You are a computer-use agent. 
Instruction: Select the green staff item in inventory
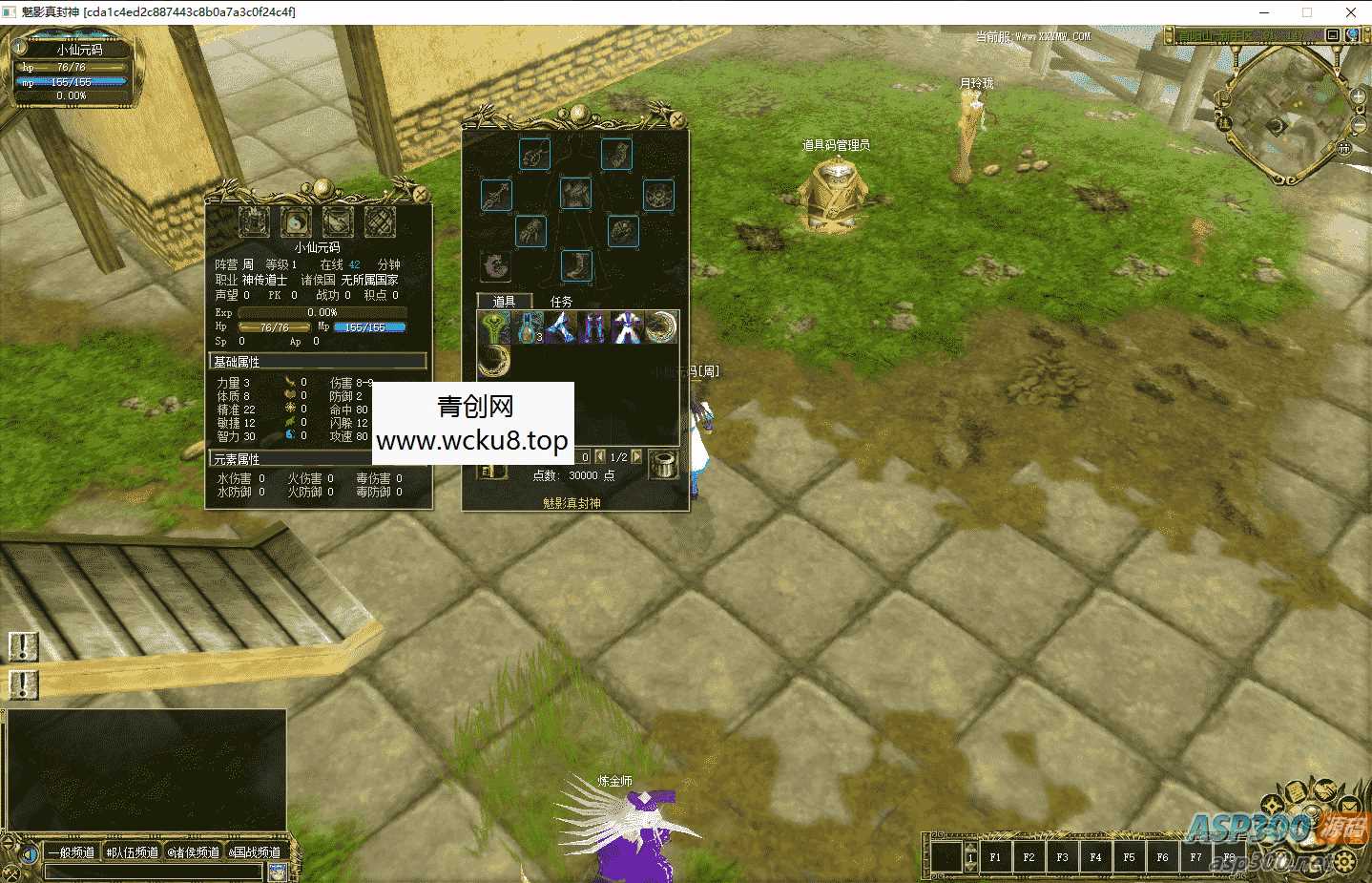point(494,327)
